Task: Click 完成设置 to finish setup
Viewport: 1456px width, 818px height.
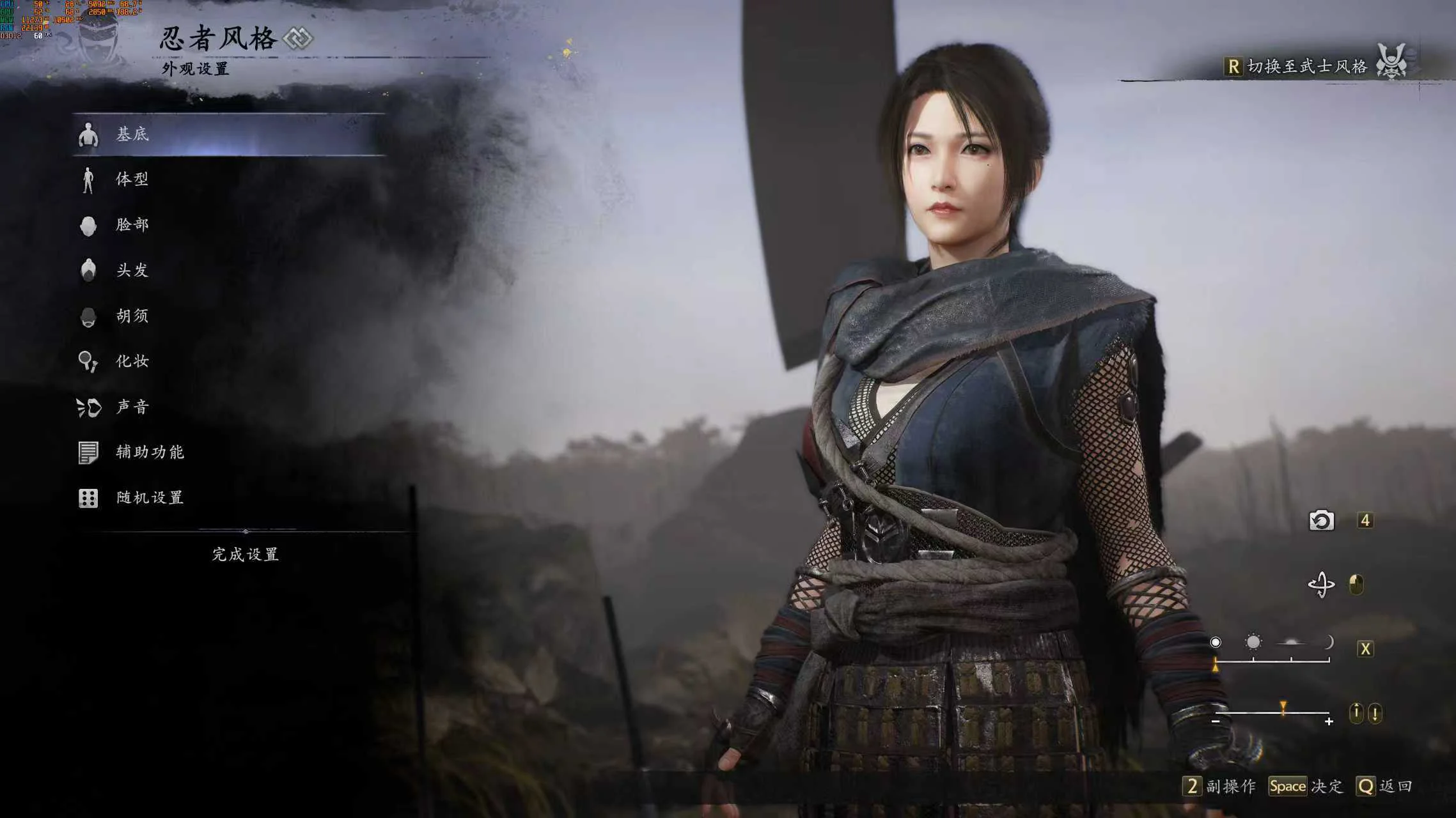Action: point(246,554)
